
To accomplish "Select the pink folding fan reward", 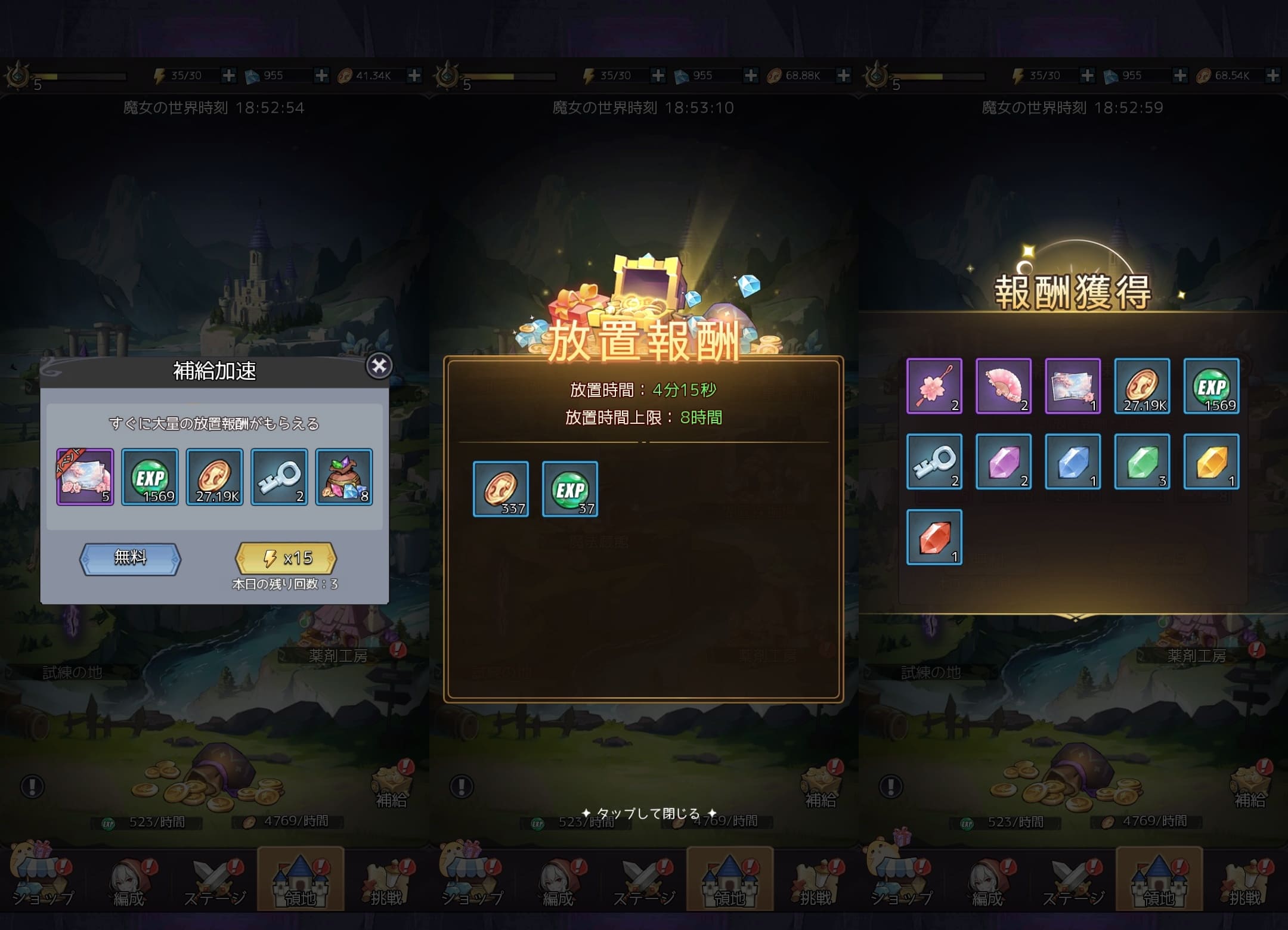I will coord(1003,386).
